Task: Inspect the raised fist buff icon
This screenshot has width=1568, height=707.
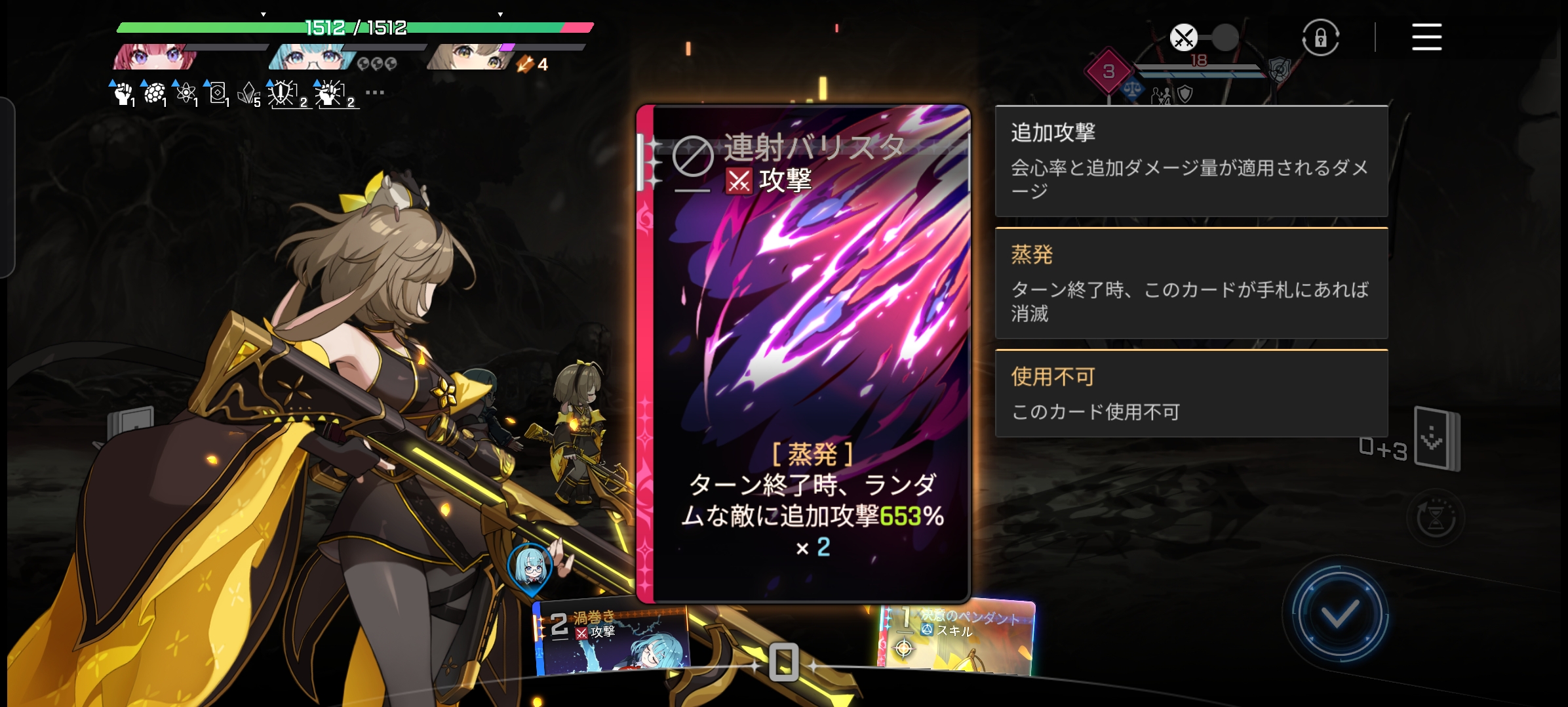Action: [x=123, y=94]
